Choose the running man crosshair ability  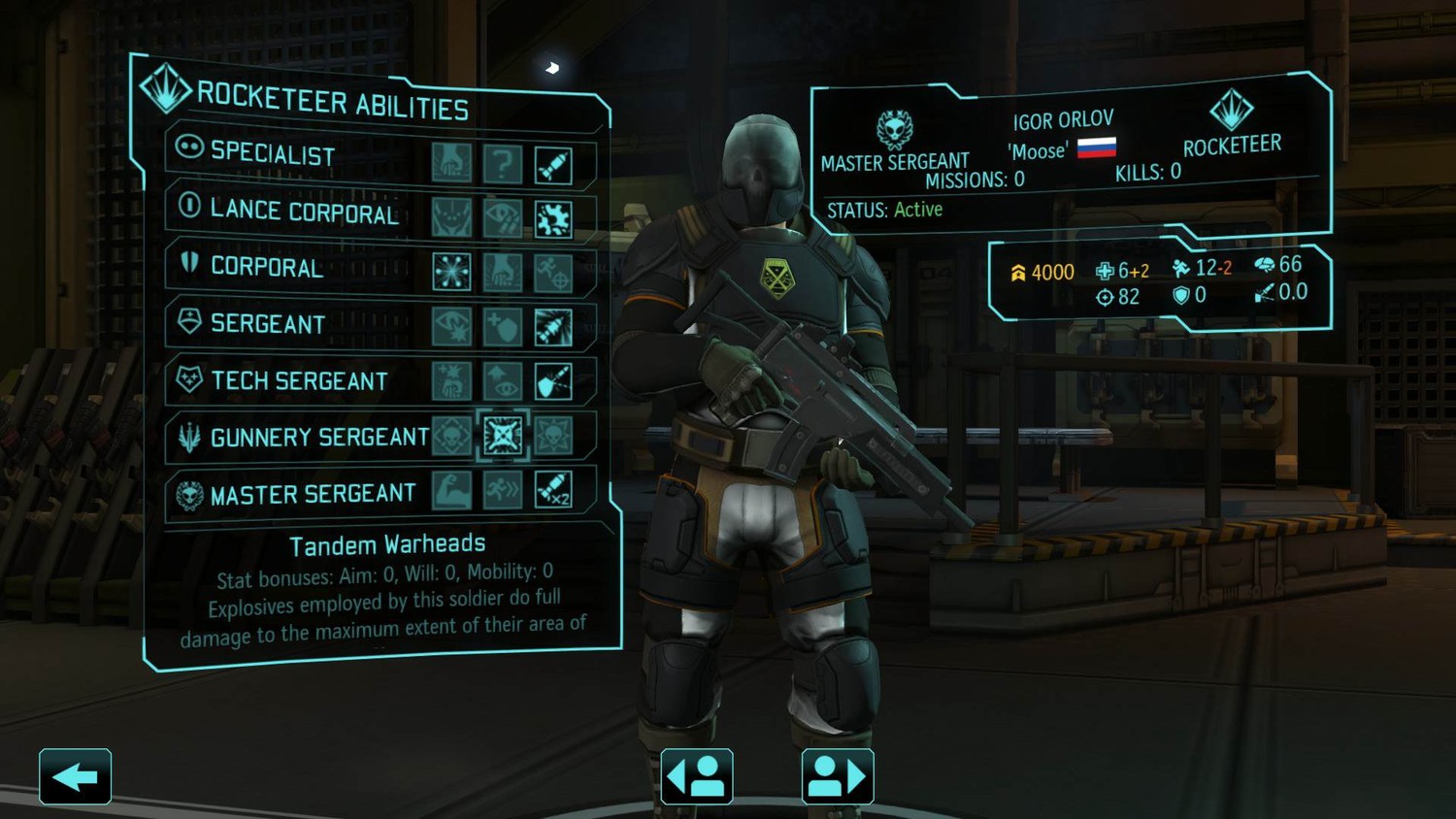pyautogui.click(x=552, y=275)
